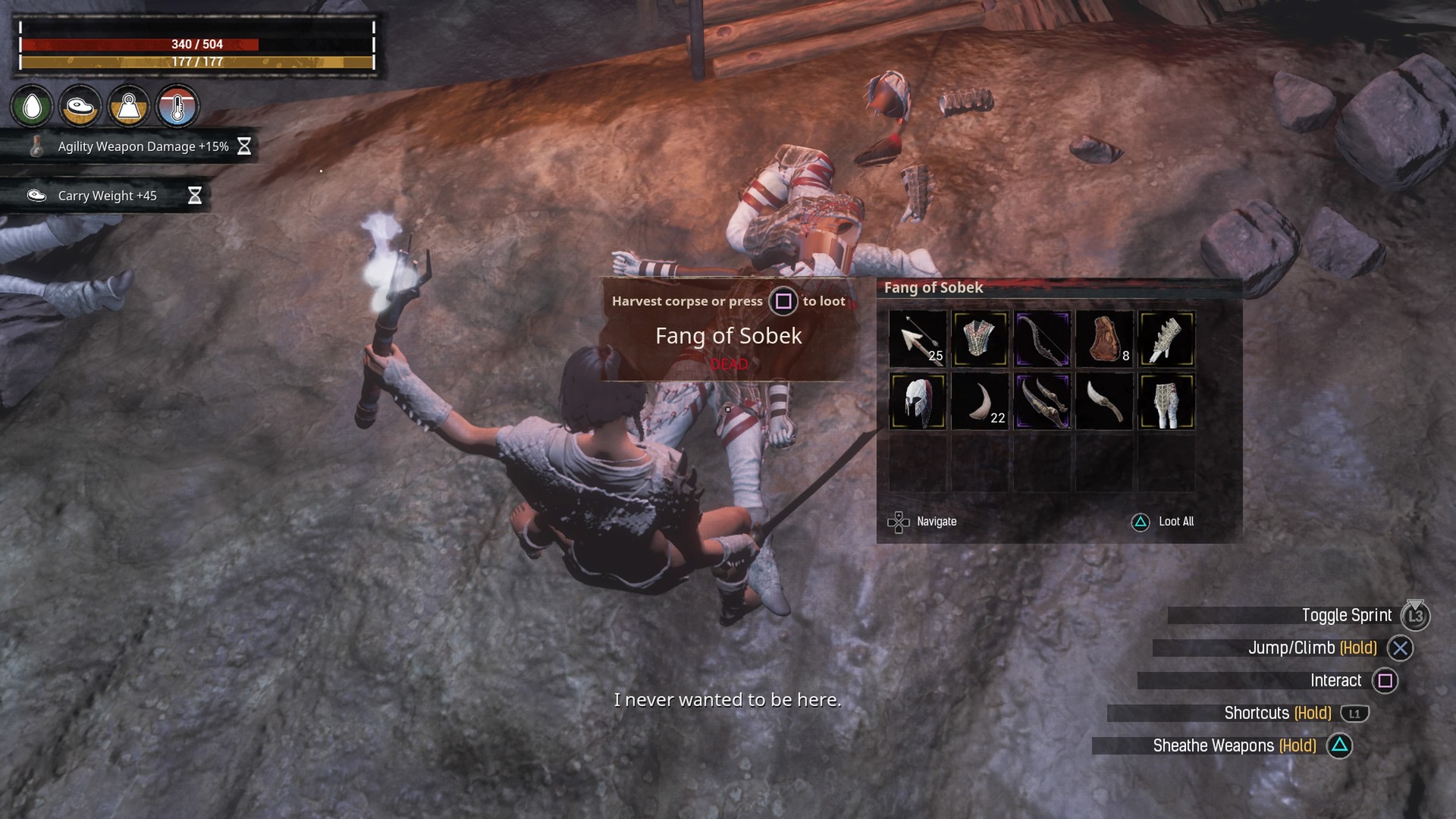Take the raw meat stack of 8
This screenshot has width=1456, height=819.
pos(1104,339)
